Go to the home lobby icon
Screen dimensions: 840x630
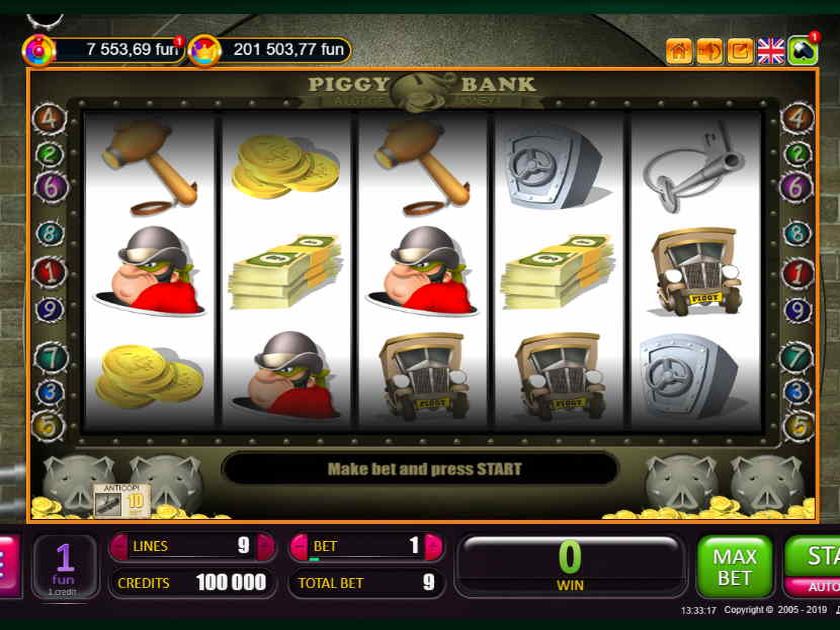tap(679, 50)
